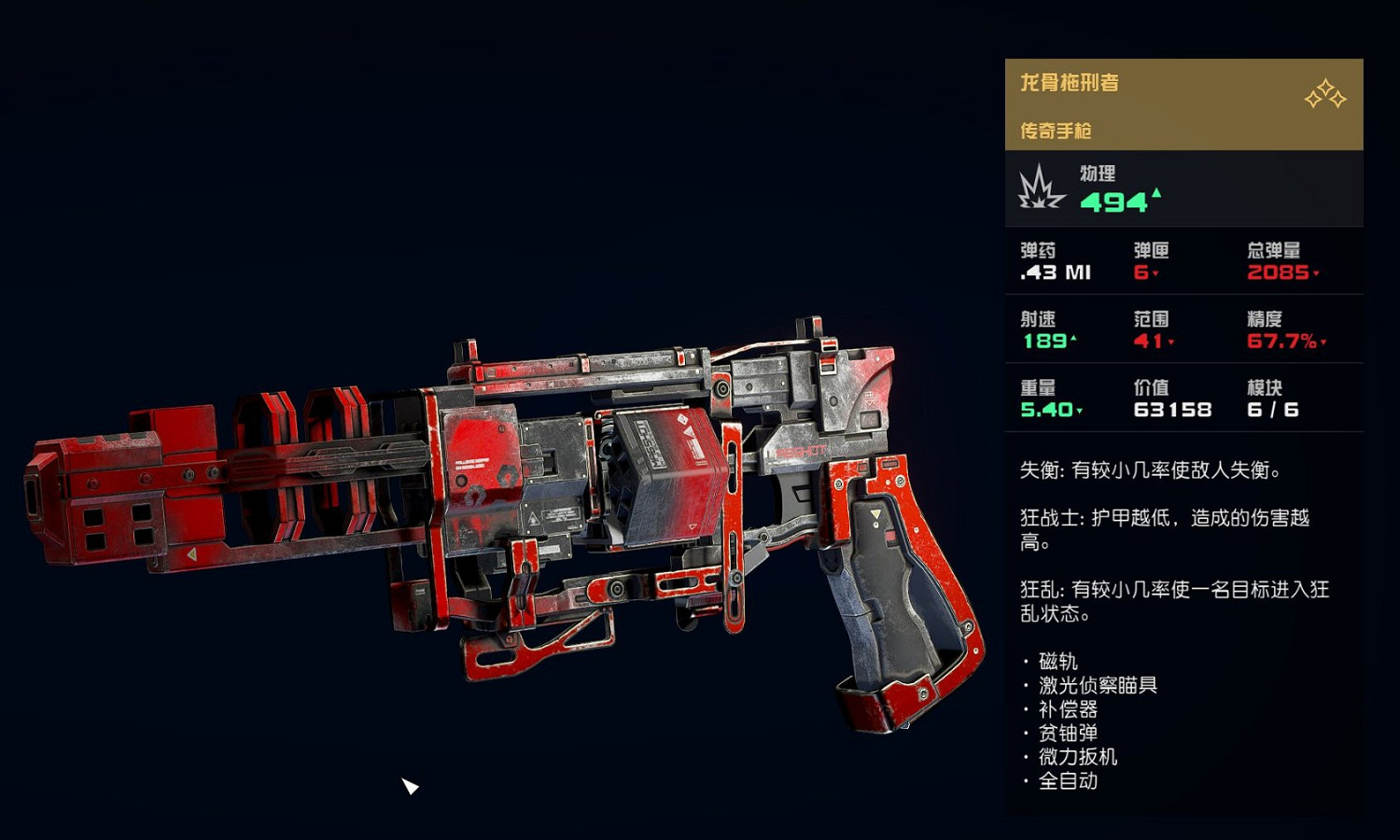Select the 磁轨 mod entry

coord(1057,660)
